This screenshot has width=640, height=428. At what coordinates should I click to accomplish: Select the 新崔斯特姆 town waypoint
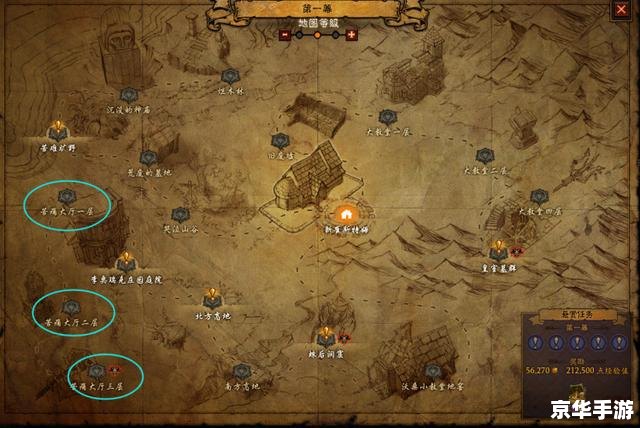pyautogui.click(x=346, y=214)
